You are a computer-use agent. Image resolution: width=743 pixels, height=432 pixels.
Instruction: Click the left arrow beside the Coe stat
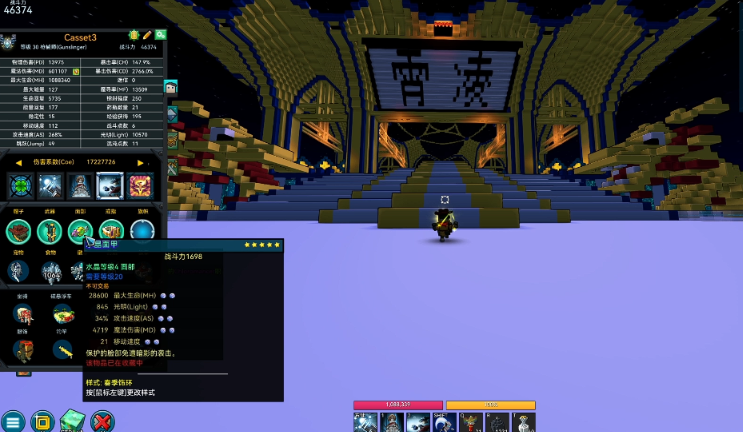pos(19,161)
